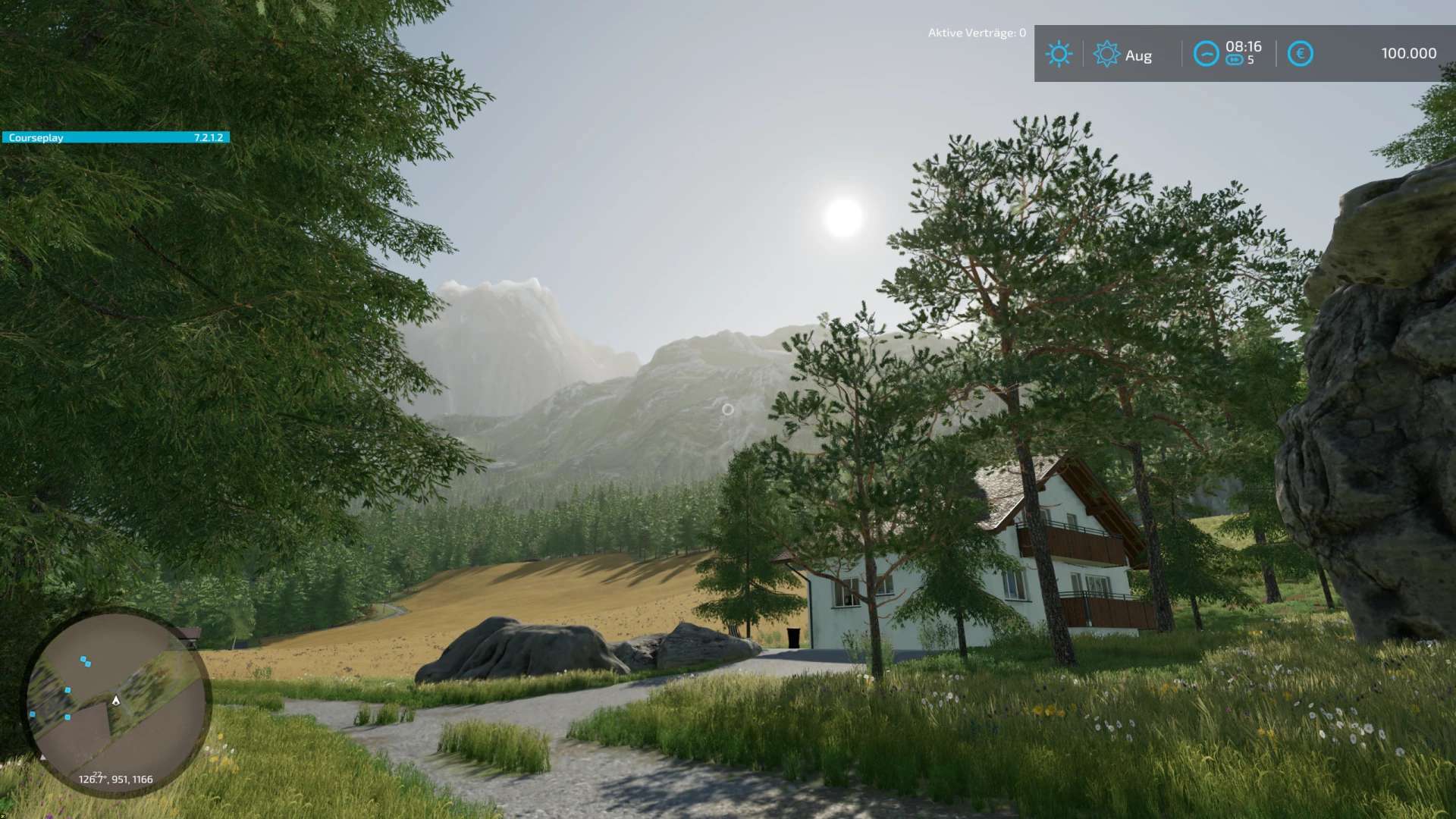Click the August season icon
This screenshot has width=1456, height=819.
[x=1106, y=54]
